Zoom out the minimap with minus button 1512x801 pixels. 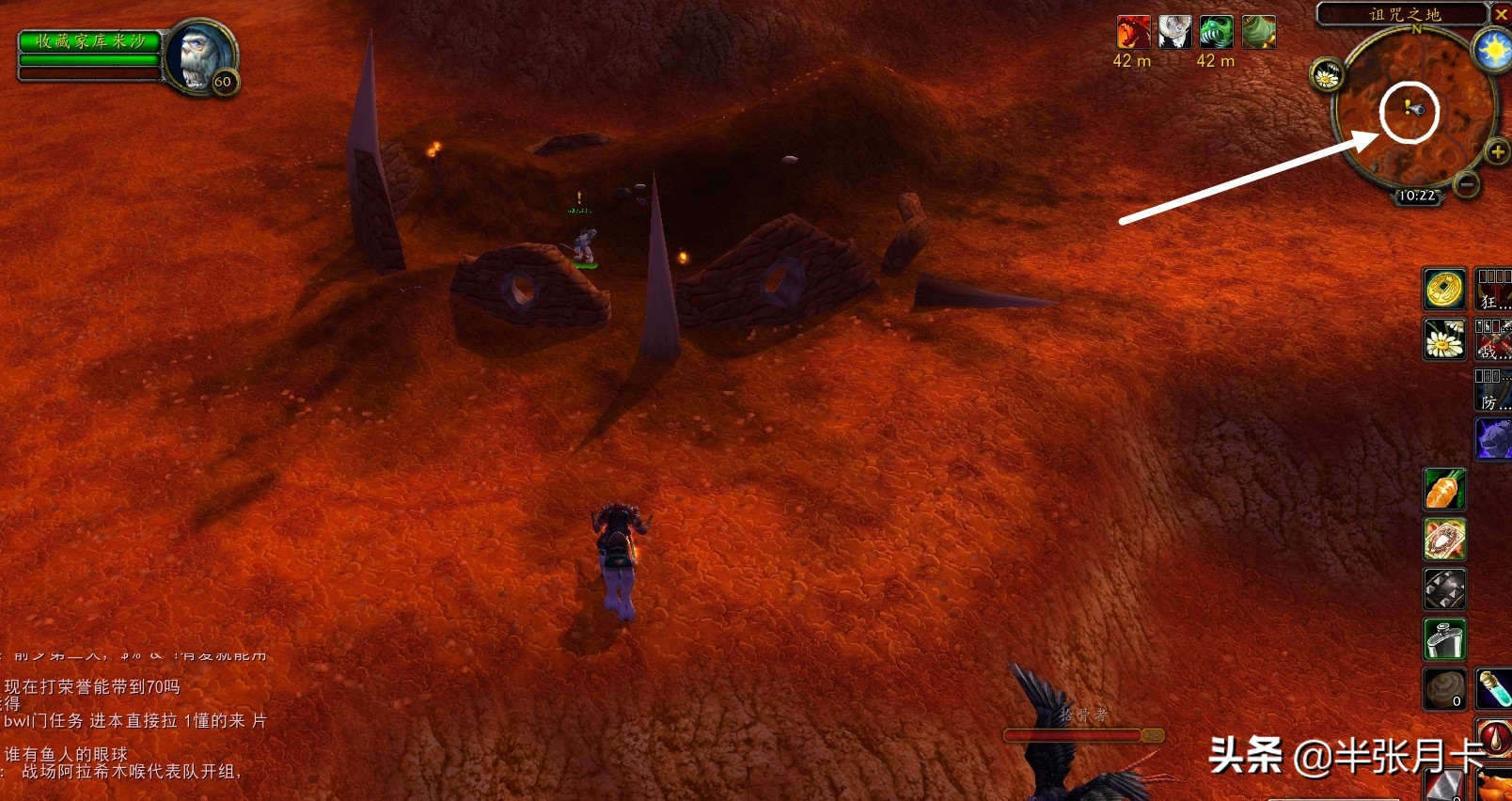point(1466,184)
